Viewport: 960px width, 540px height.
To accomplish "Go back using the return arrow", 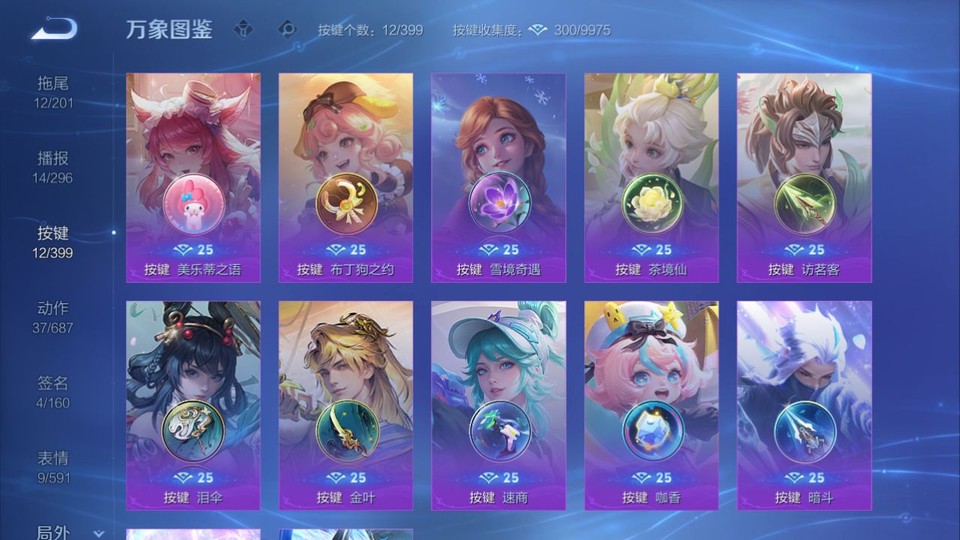I will pyautogui.click(x=54, y=29).
